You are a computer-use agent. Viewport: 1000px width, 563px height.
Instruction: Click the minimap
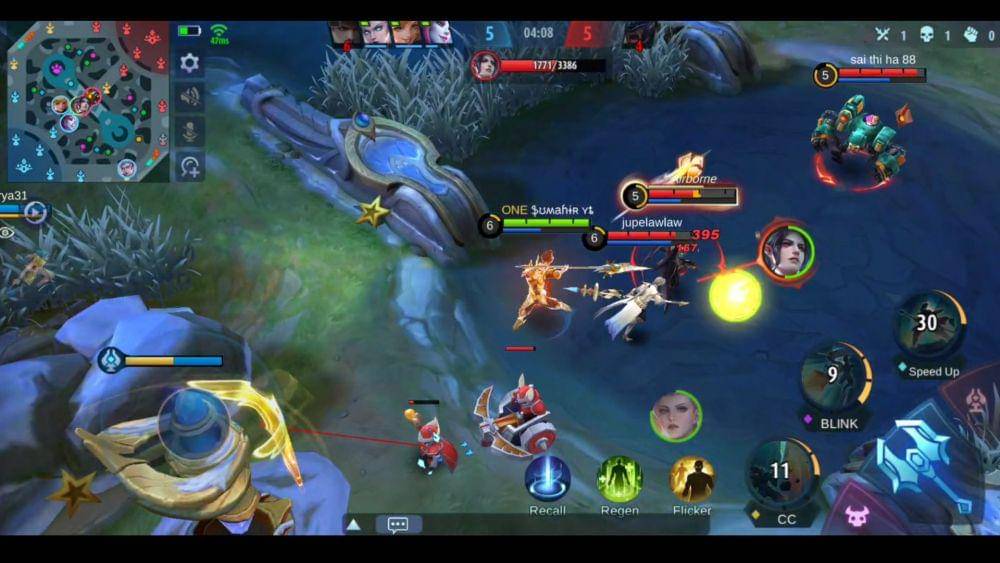tap(88, 101)
